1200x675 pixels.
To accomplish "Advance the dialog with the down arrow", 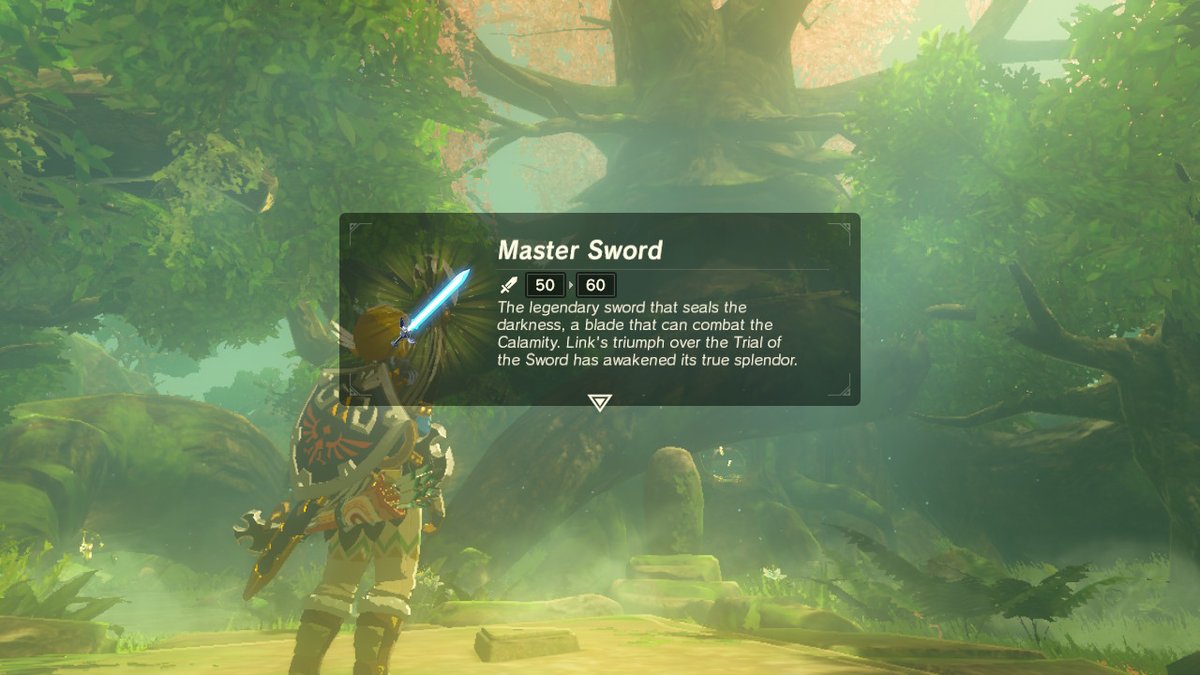I will [599, 402].
